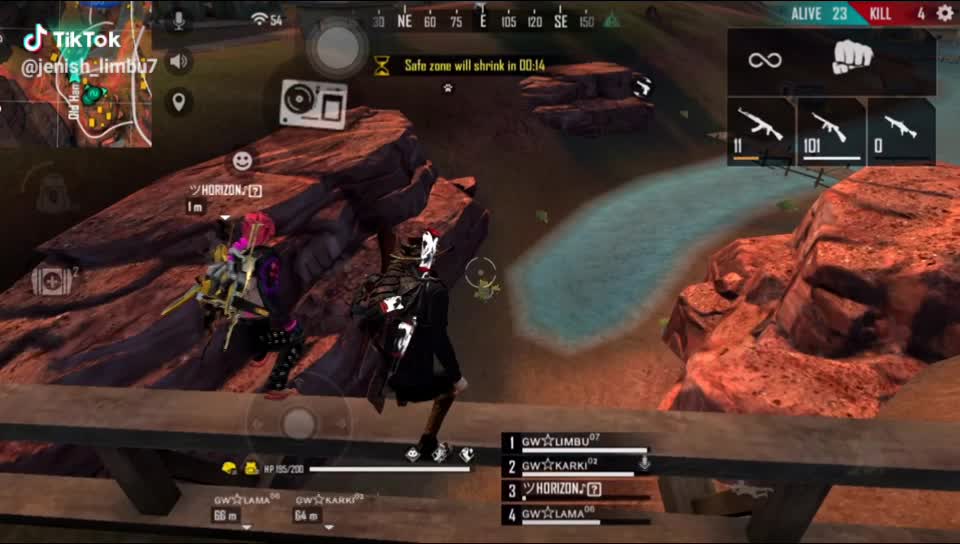This screenshot has height=544, width=960.
Task: Switch to the weapon with 11 ammo
Action: click(x=760, y=130)
